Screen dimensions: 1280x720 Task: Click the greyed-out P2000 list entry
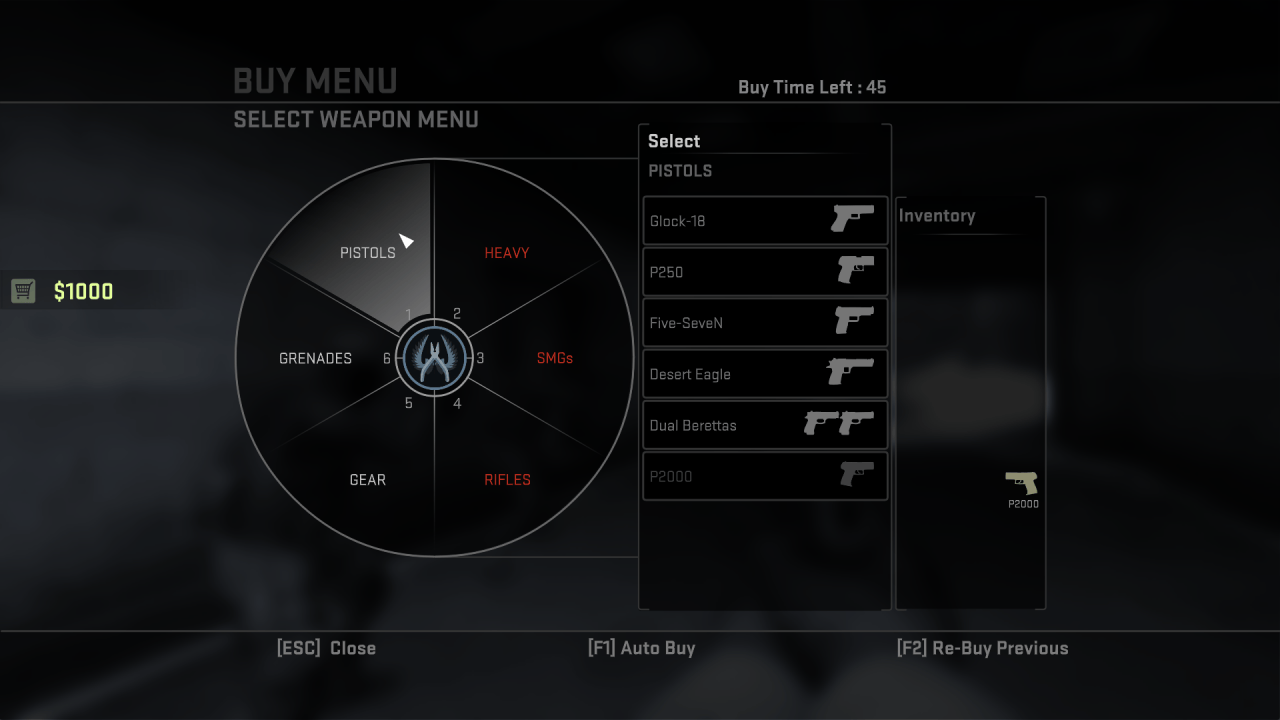765,476
